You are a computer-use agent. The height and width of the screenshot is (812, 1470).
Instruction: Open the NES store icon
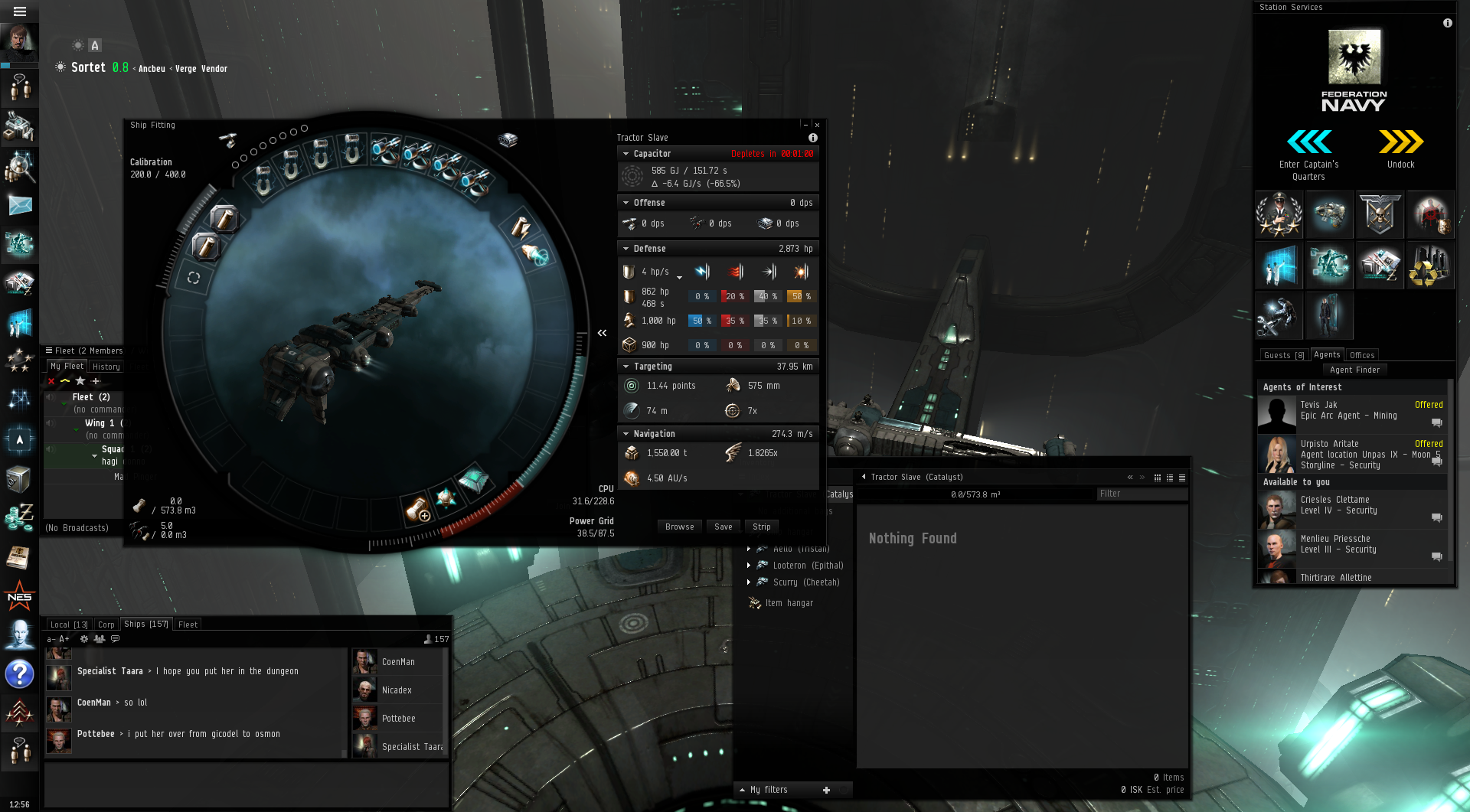pos(19,597)
